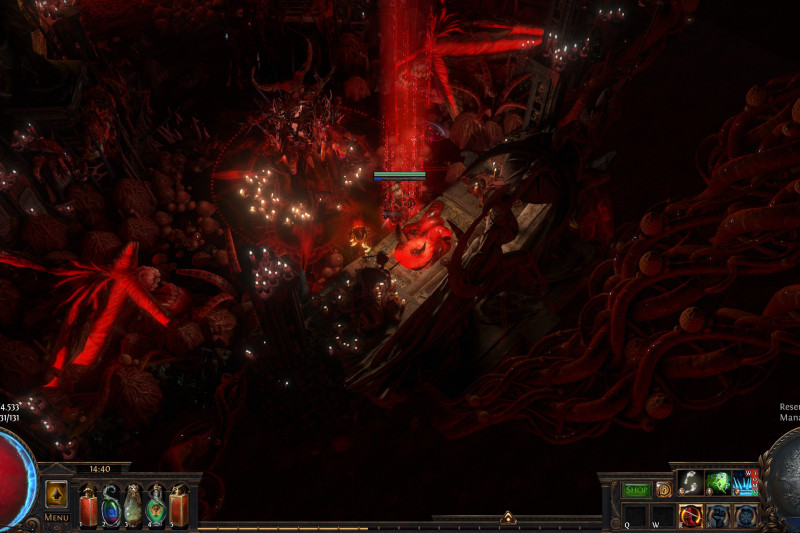Use the pale green utility flask
Screen dimensions: 800x533
tap(133, 507)
